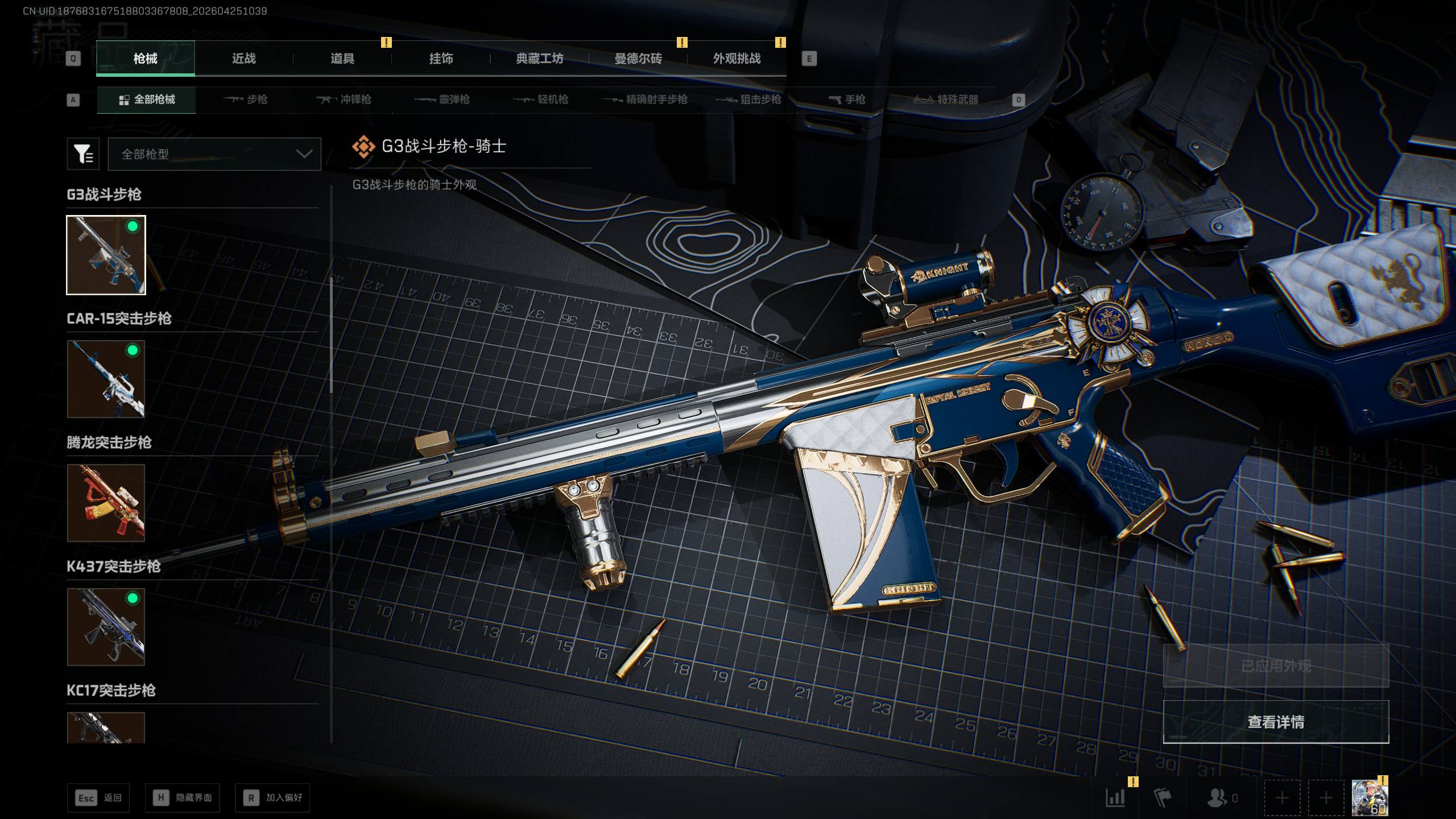Select the CAR-15 white-blue skin thumbnail
The image size is (1456, 819).
click(x=106, y=379)
